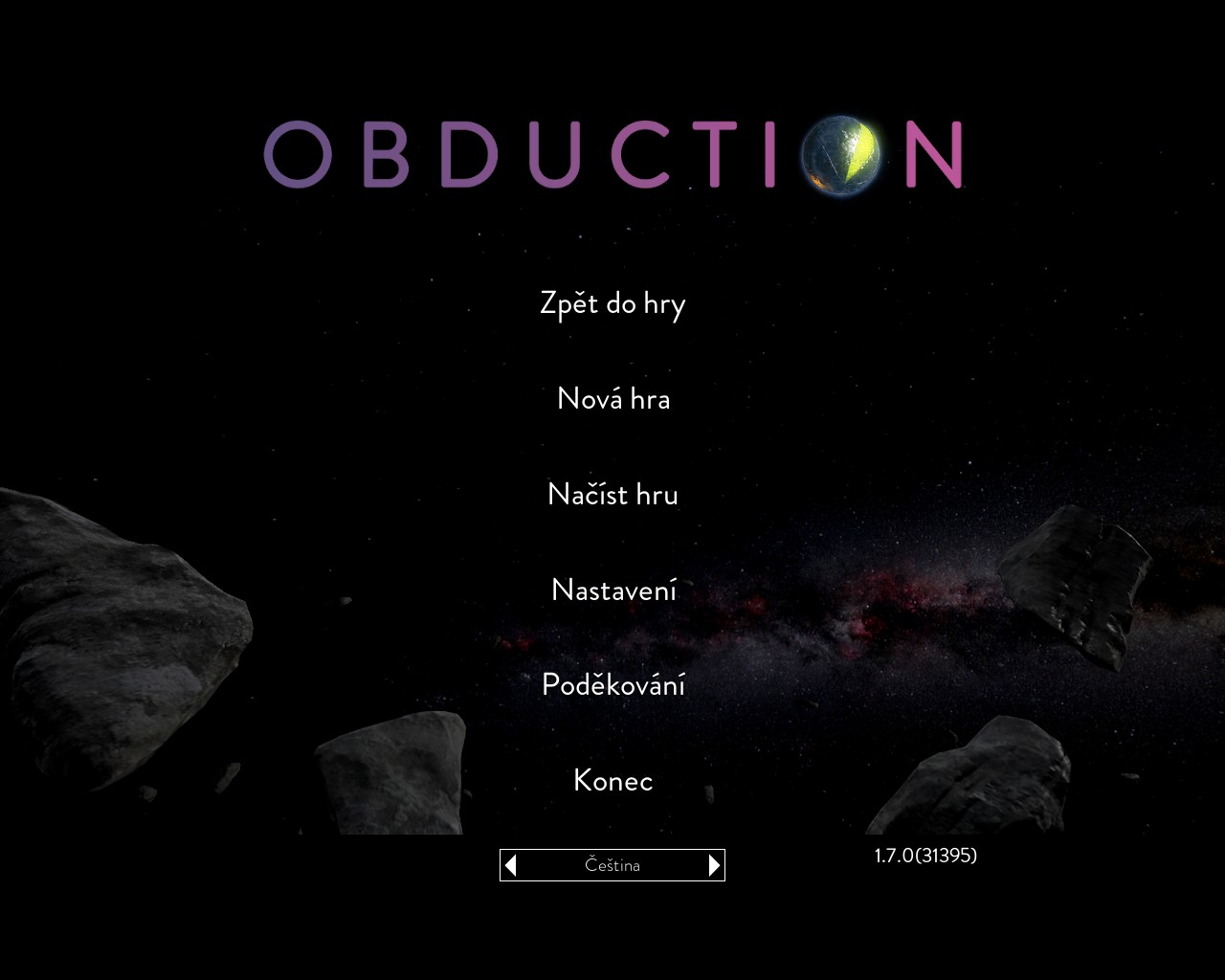Open the "Načíst hru" load menu

(x=612, y=495)
